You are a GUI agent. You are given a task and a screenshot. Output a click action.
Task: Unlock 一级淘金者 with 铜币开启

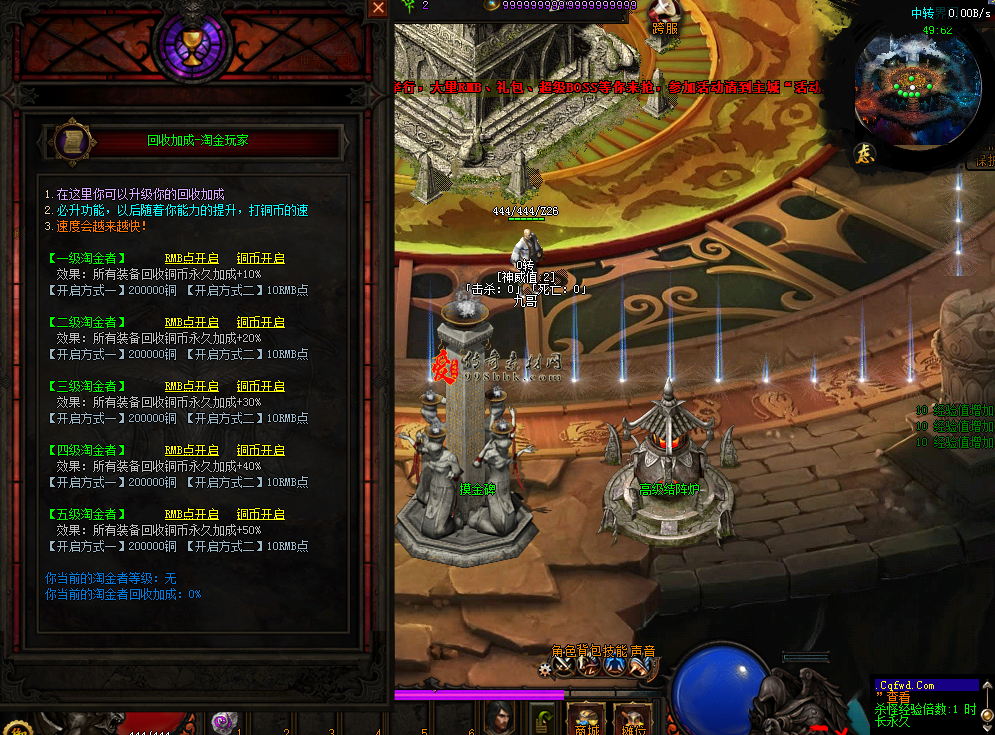(261, 258)
